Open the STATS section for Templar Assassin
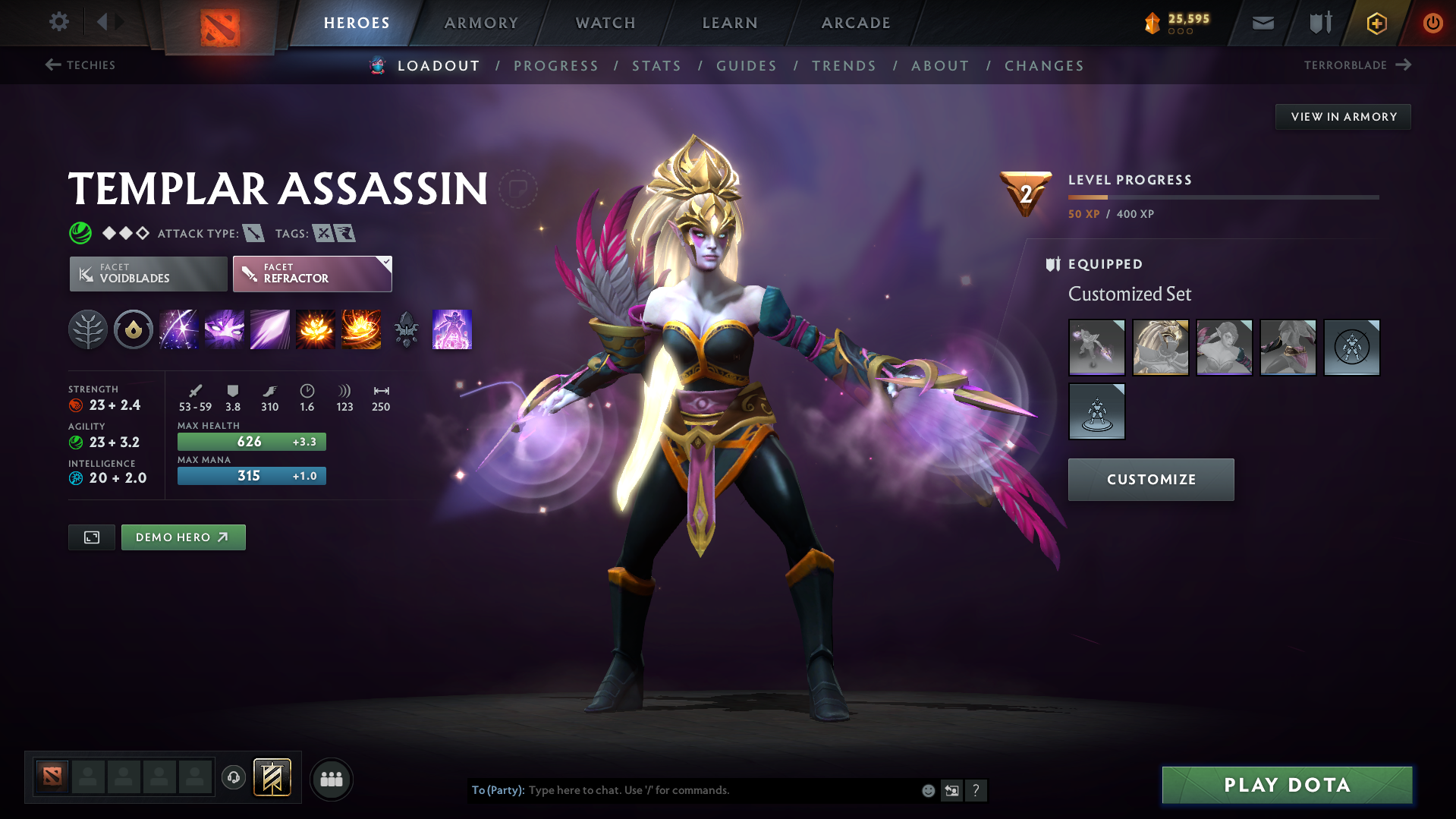Viewport: 1456px width, 819px height. click(656, 65)
